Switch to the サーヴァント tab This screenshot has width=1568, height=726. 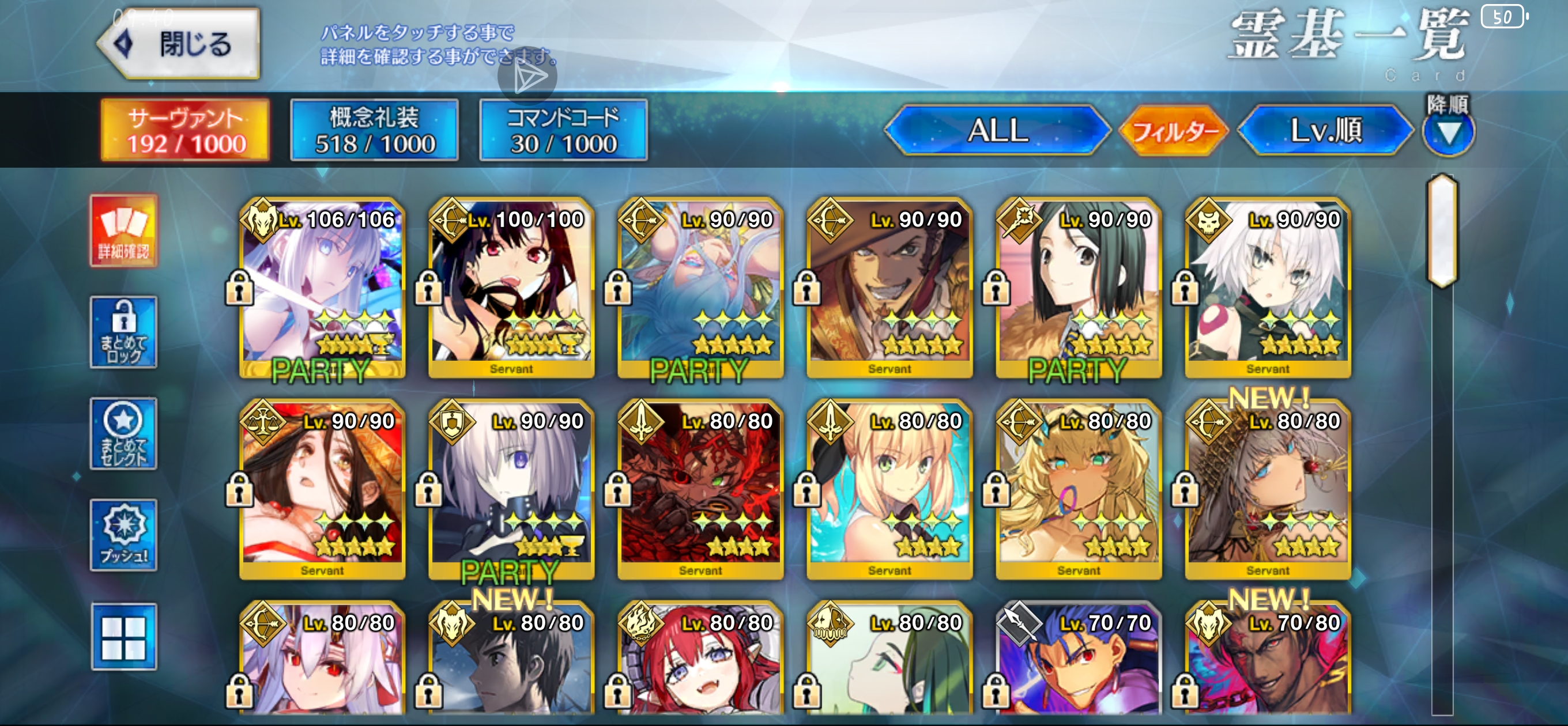[x=186, y=130]
